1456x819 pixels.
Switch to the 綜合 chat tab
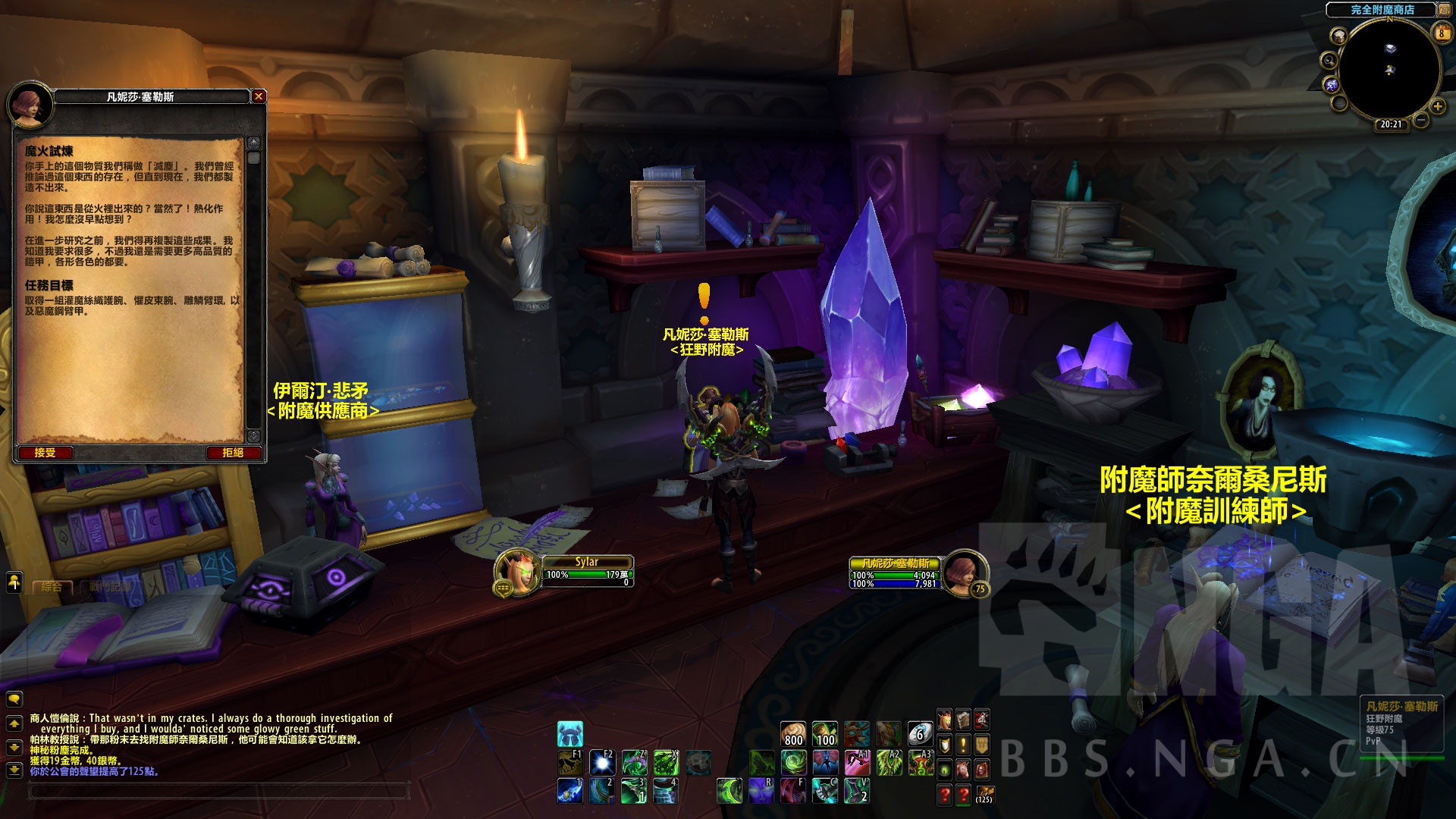pyautogui.click(x=52, y=587)
